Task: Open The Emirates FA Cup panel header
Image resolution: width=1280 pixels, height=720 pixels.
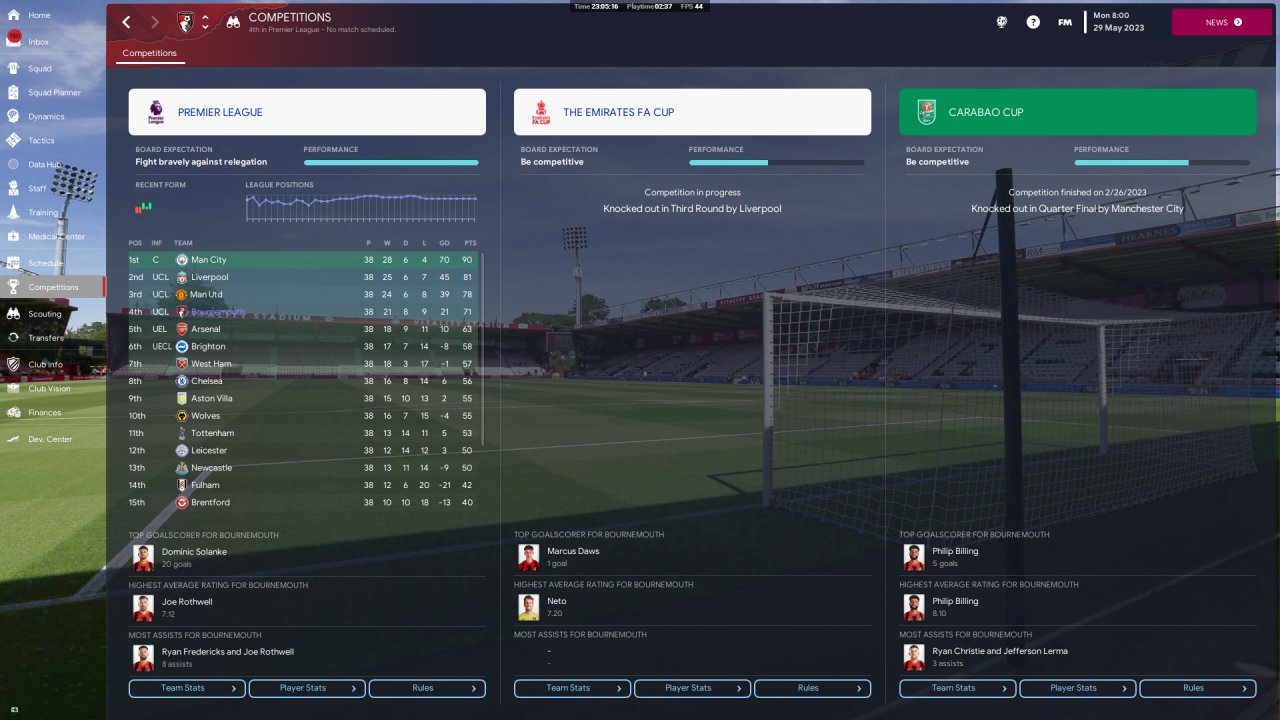Action: 692,112
